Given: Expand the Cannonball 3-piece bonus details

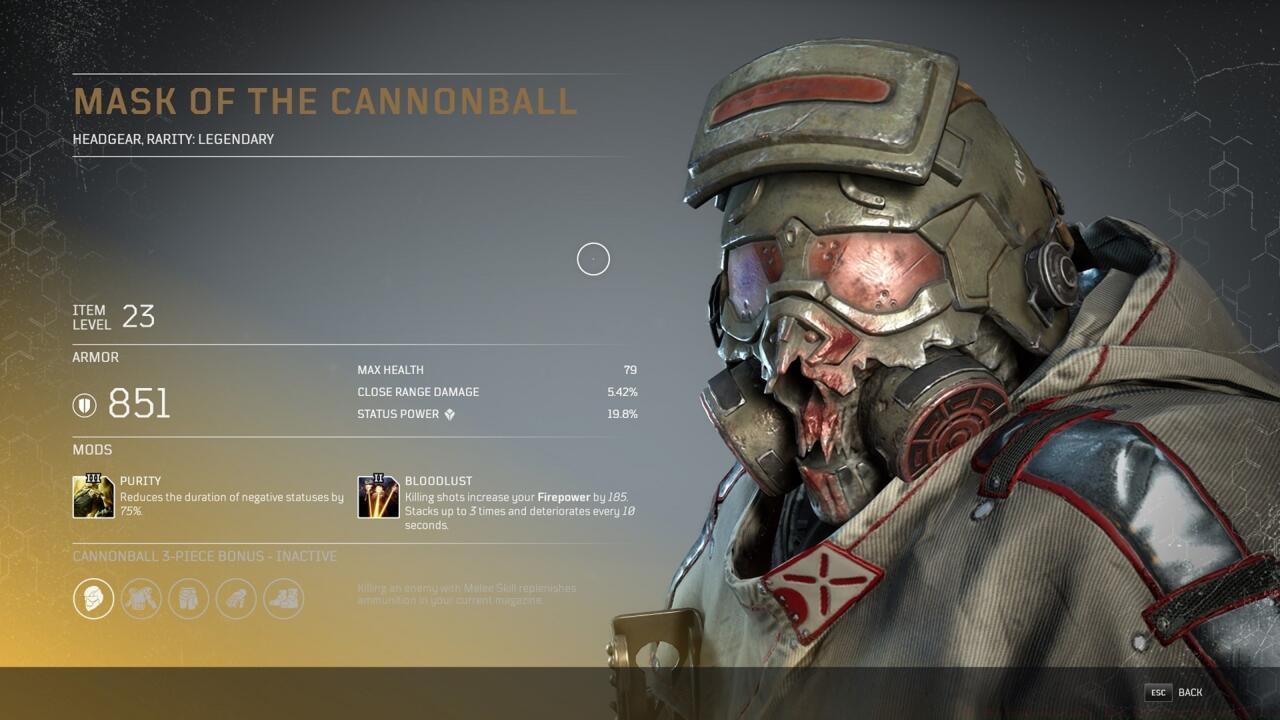Looking at the screenshot, I should [x=203, y=556].
